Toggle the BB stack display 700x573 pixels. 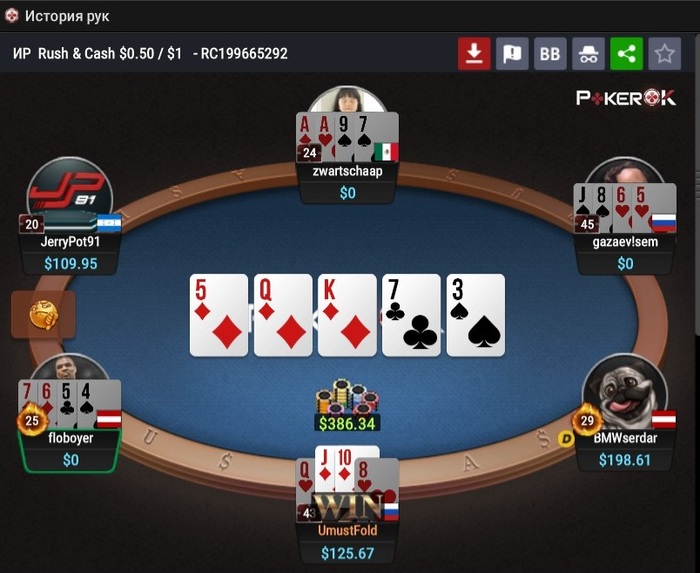(x=550, y=54)
